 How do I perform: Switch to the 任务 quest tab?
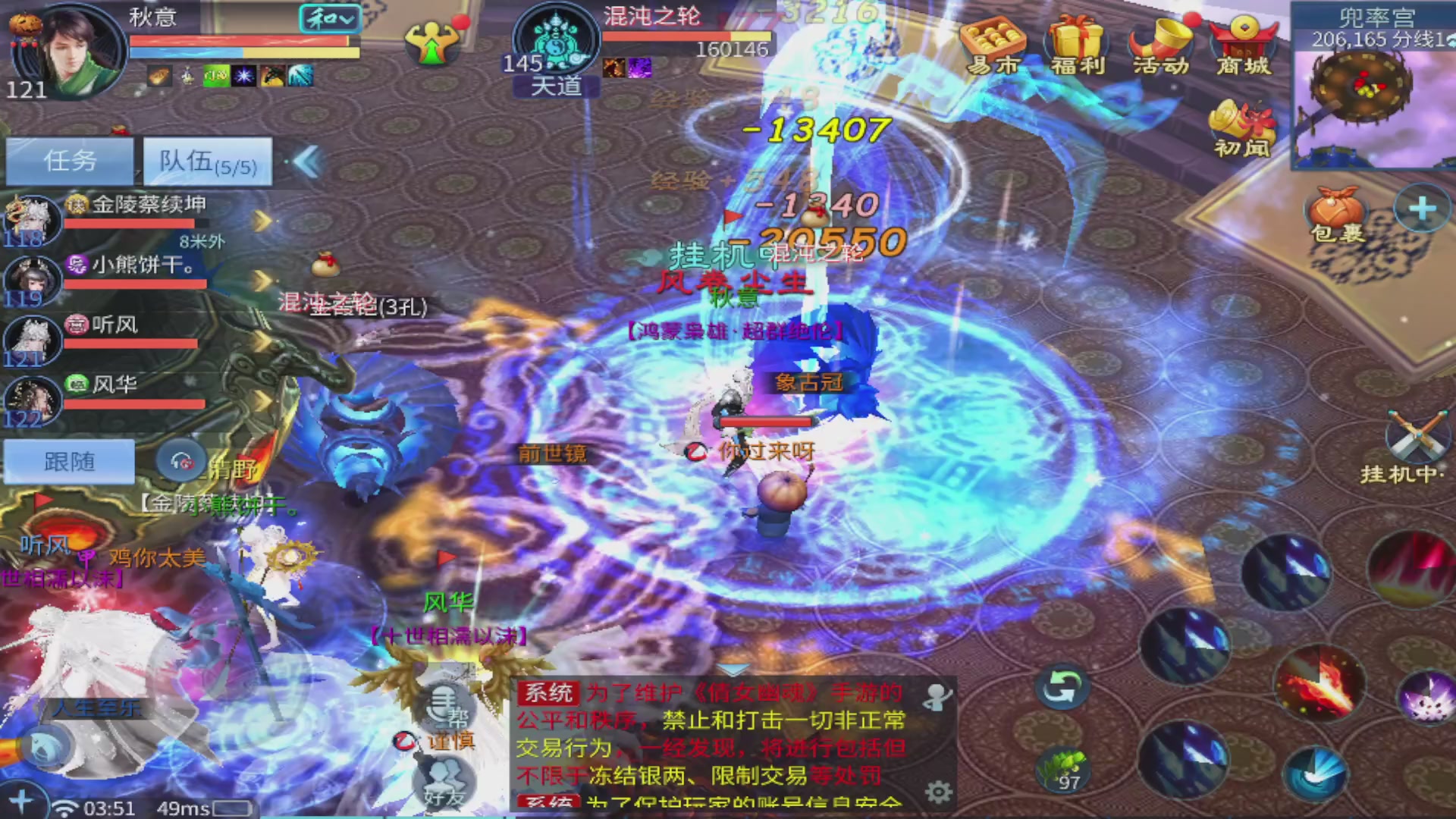[x=68, y=161]
